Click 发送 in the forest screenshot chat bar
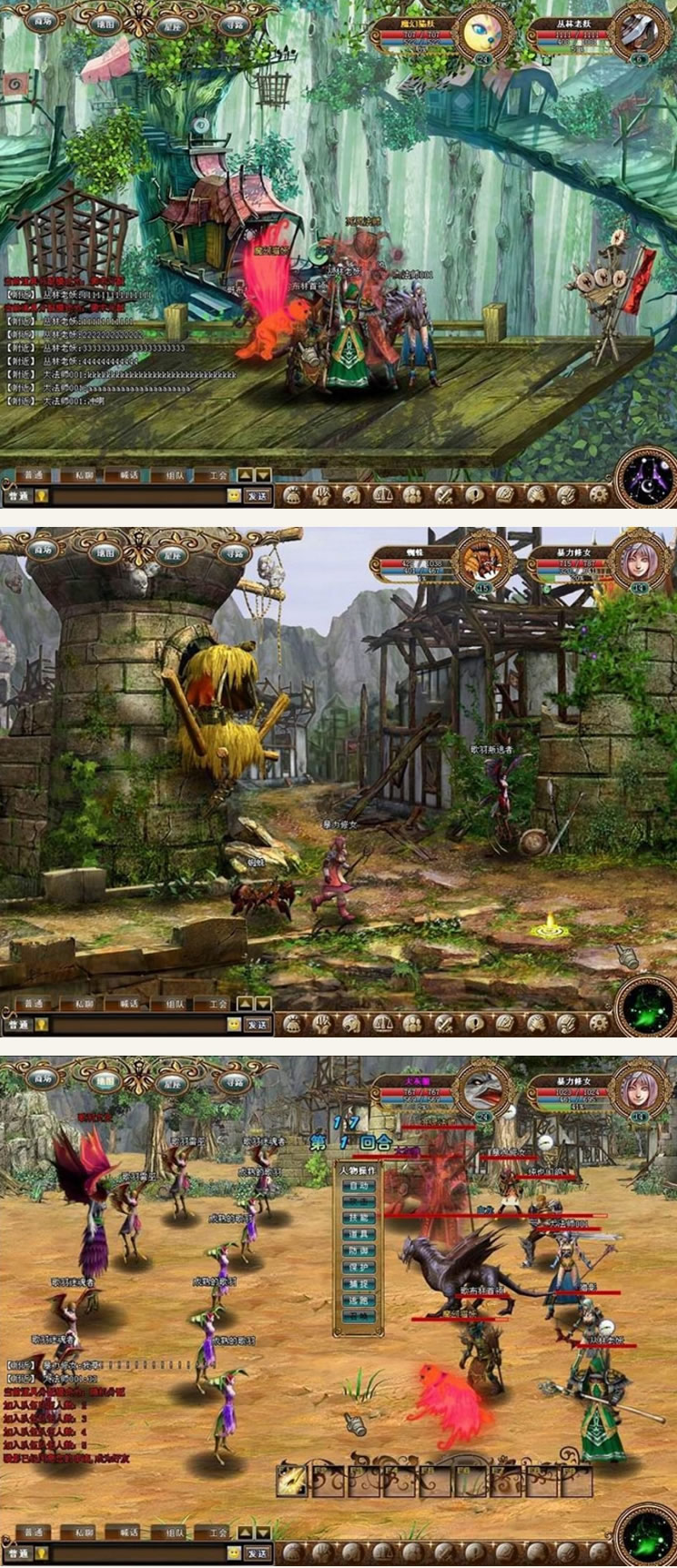The width and height of the screenshot is (677, 1568). pos(258,496)
